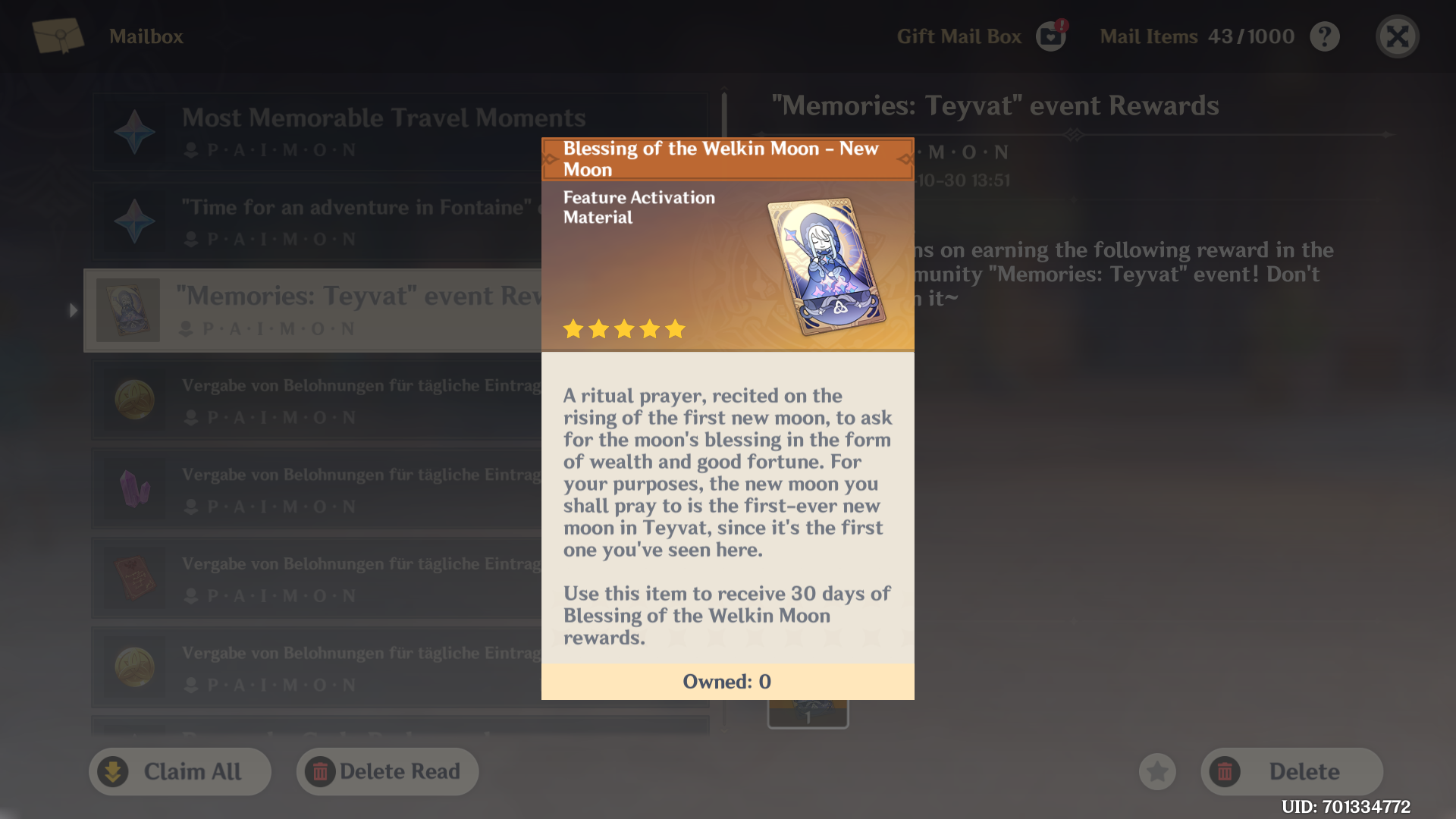Click the red book icon in the mail list
This screenshot has height=819, width=1456.
134,578
